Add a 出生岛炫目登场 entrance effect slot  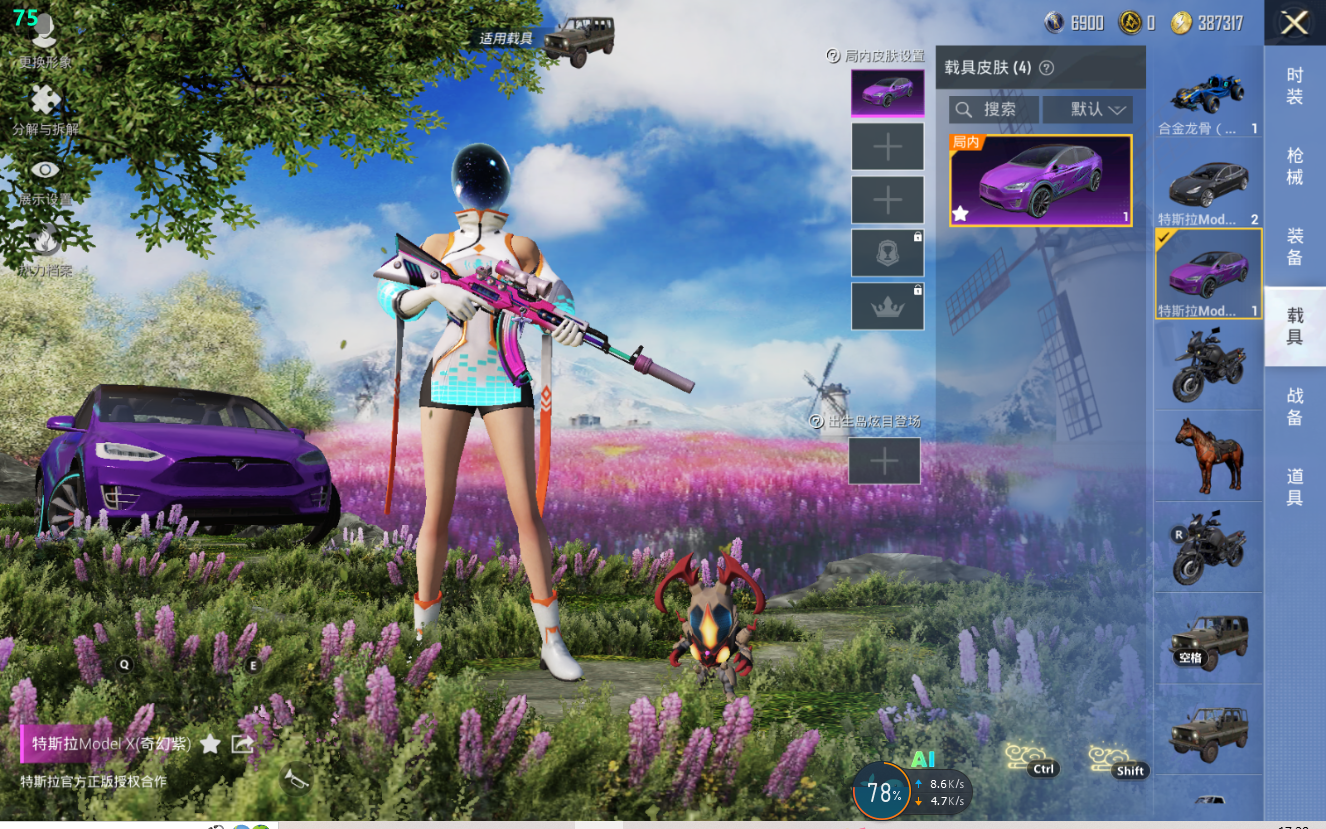click(x=884, y=461)
